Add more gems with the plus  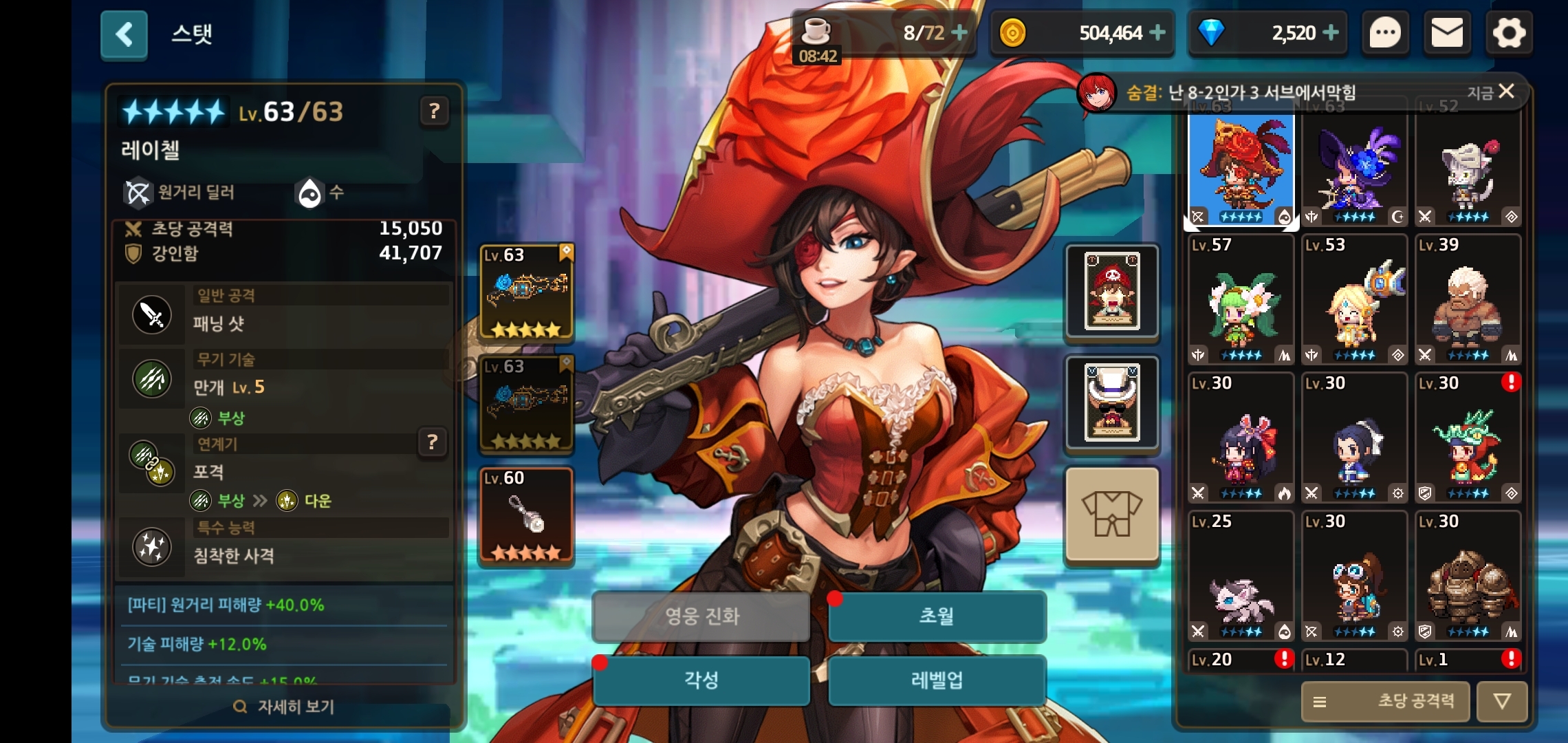[x=1331, y=32]
